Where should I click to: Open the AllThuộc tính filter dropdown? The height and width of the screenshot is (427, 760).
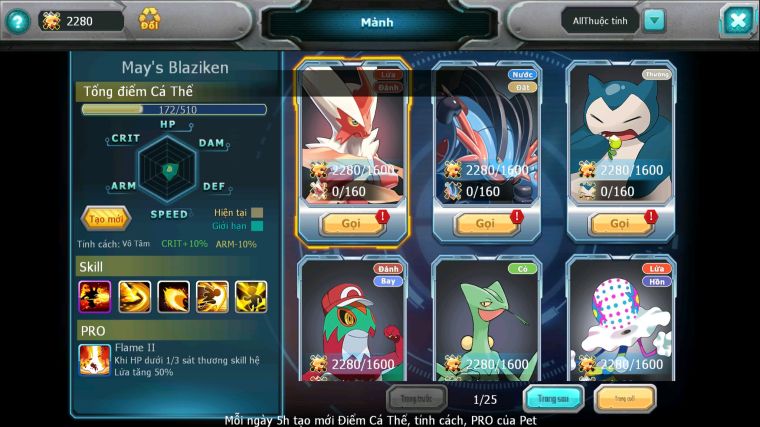654,20
